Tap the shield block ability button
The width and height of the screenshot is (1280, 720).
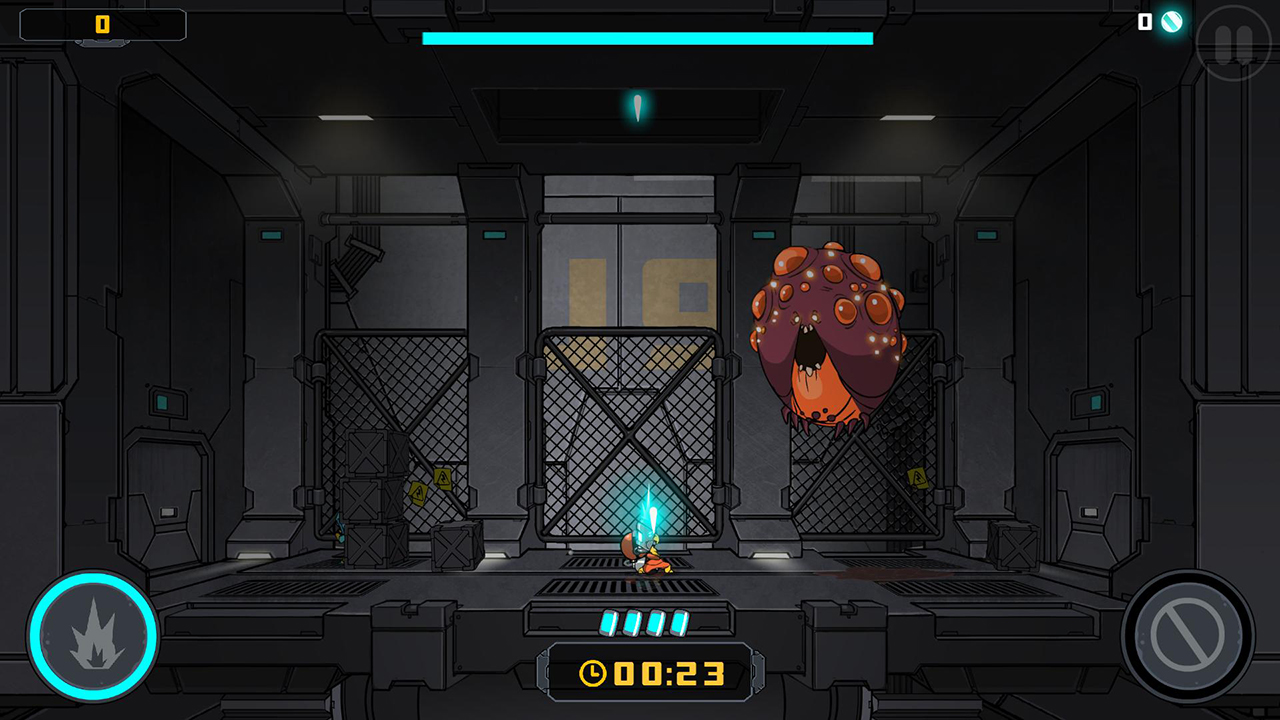(x=1188, y=634)
